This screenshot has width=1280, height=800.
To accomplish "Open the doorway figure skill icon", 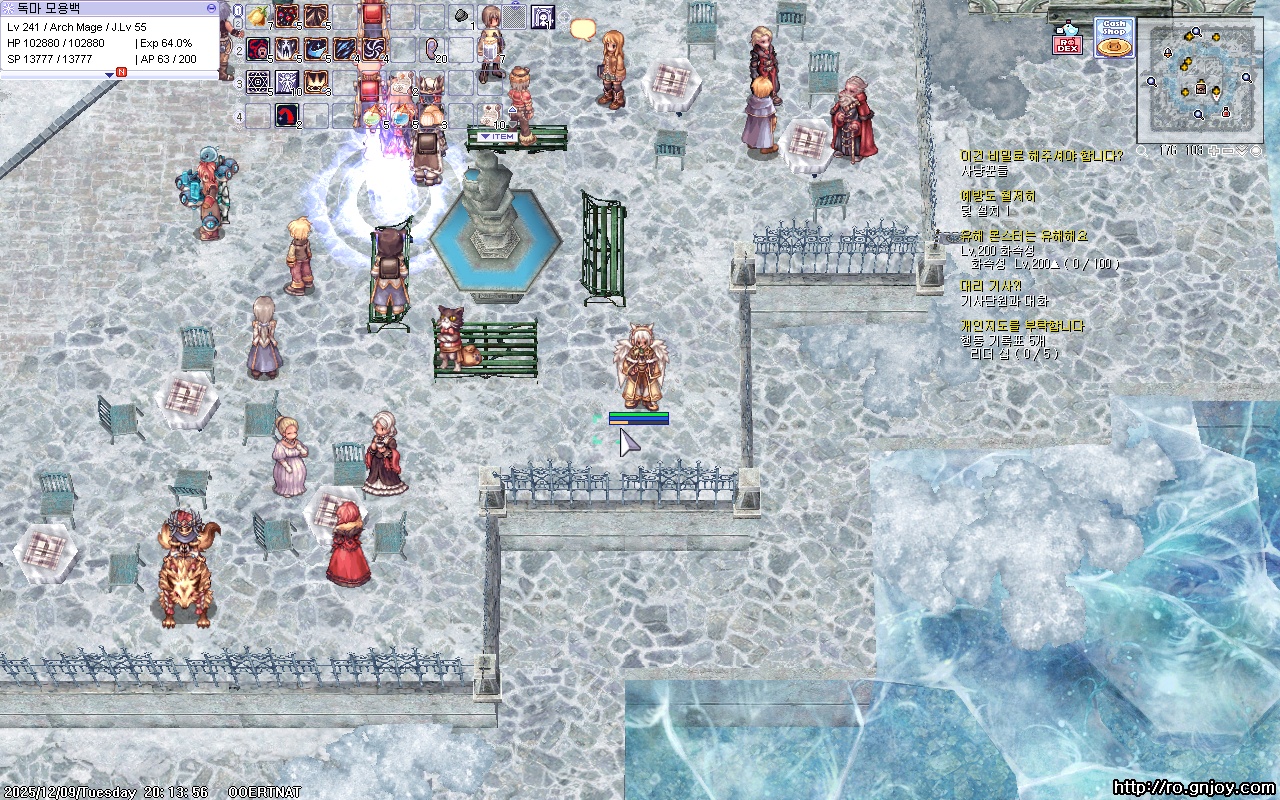I will (542, 16).
